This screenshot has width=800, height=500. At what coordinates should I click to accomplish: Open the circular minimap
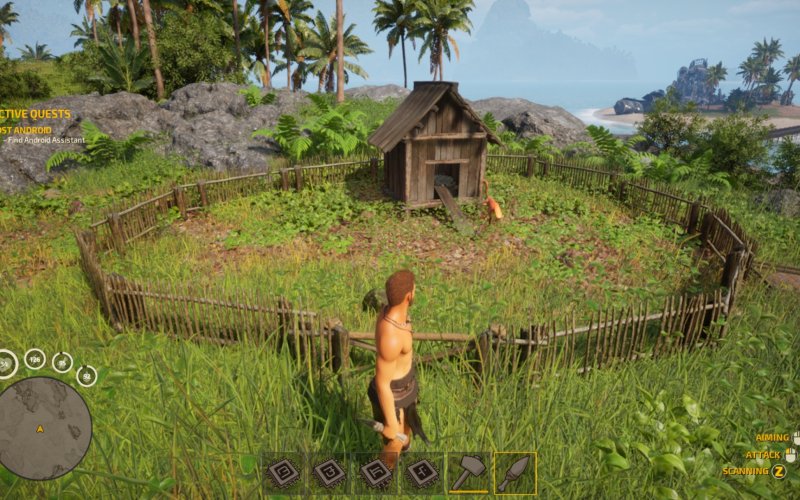coord(44,428)
